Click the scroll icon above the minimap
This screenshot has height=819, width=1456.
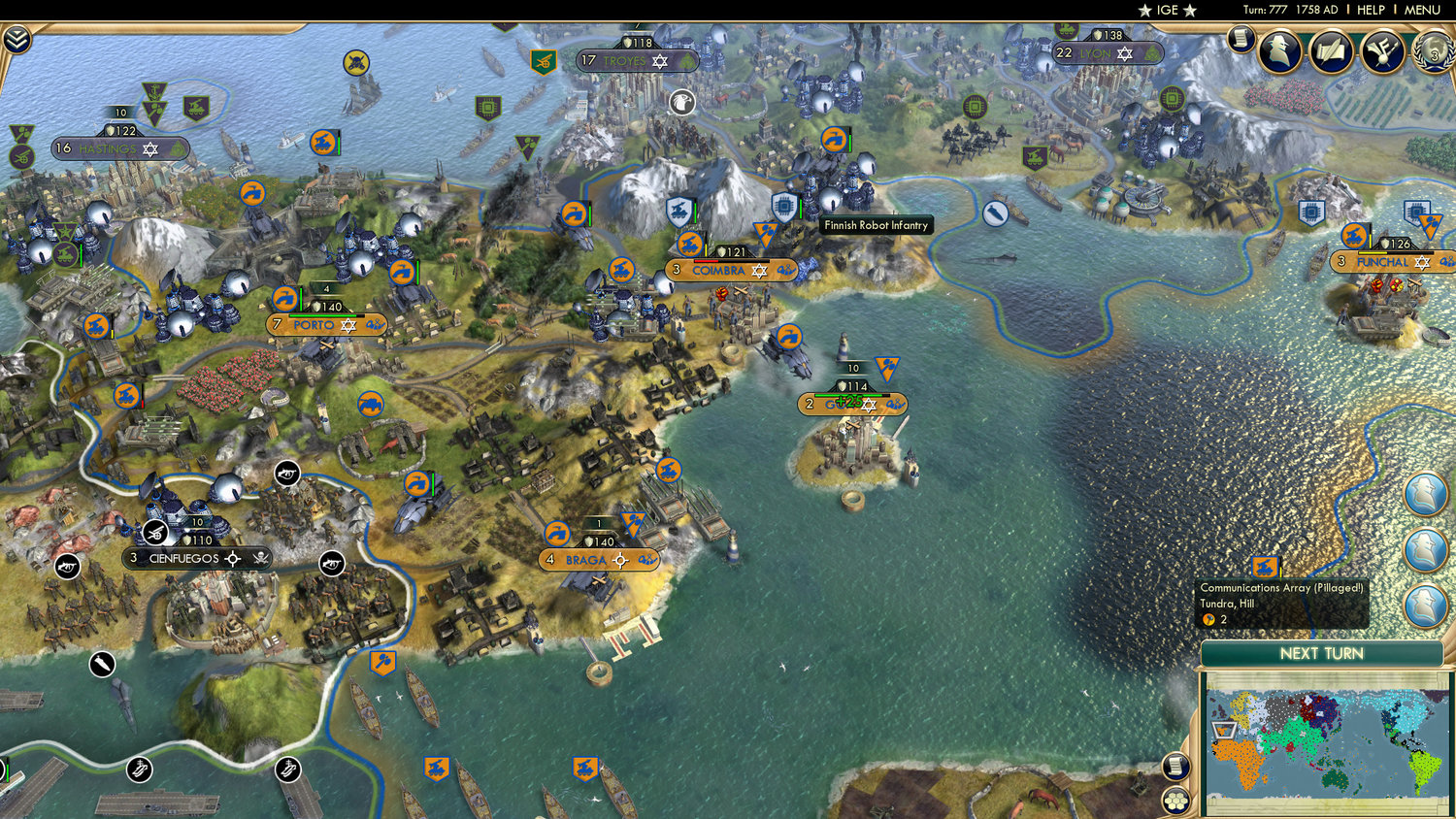pos(1174,766)
